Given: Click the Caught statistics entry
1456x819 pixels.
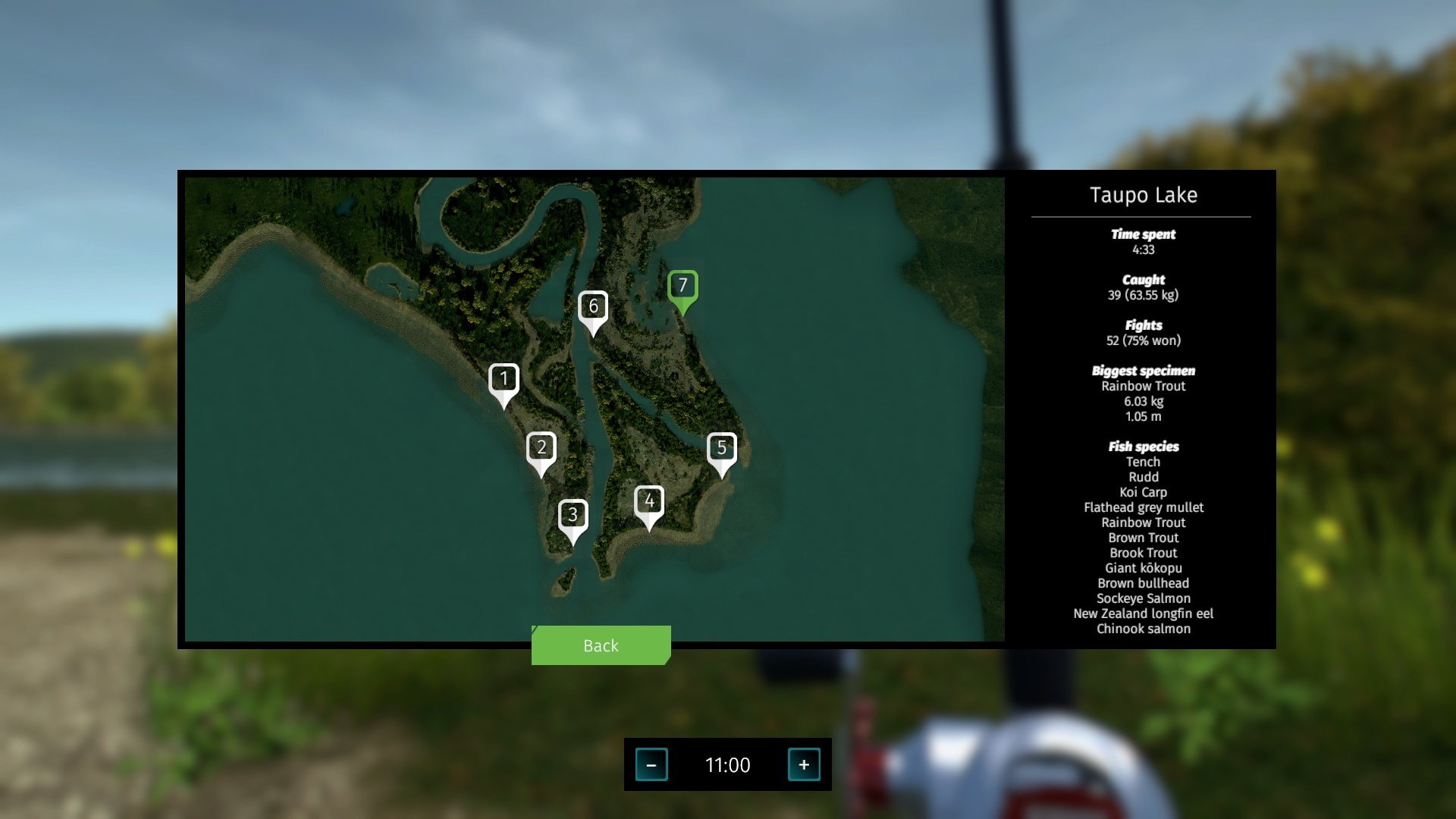Looking at the screenshot, I should 1143,280.
